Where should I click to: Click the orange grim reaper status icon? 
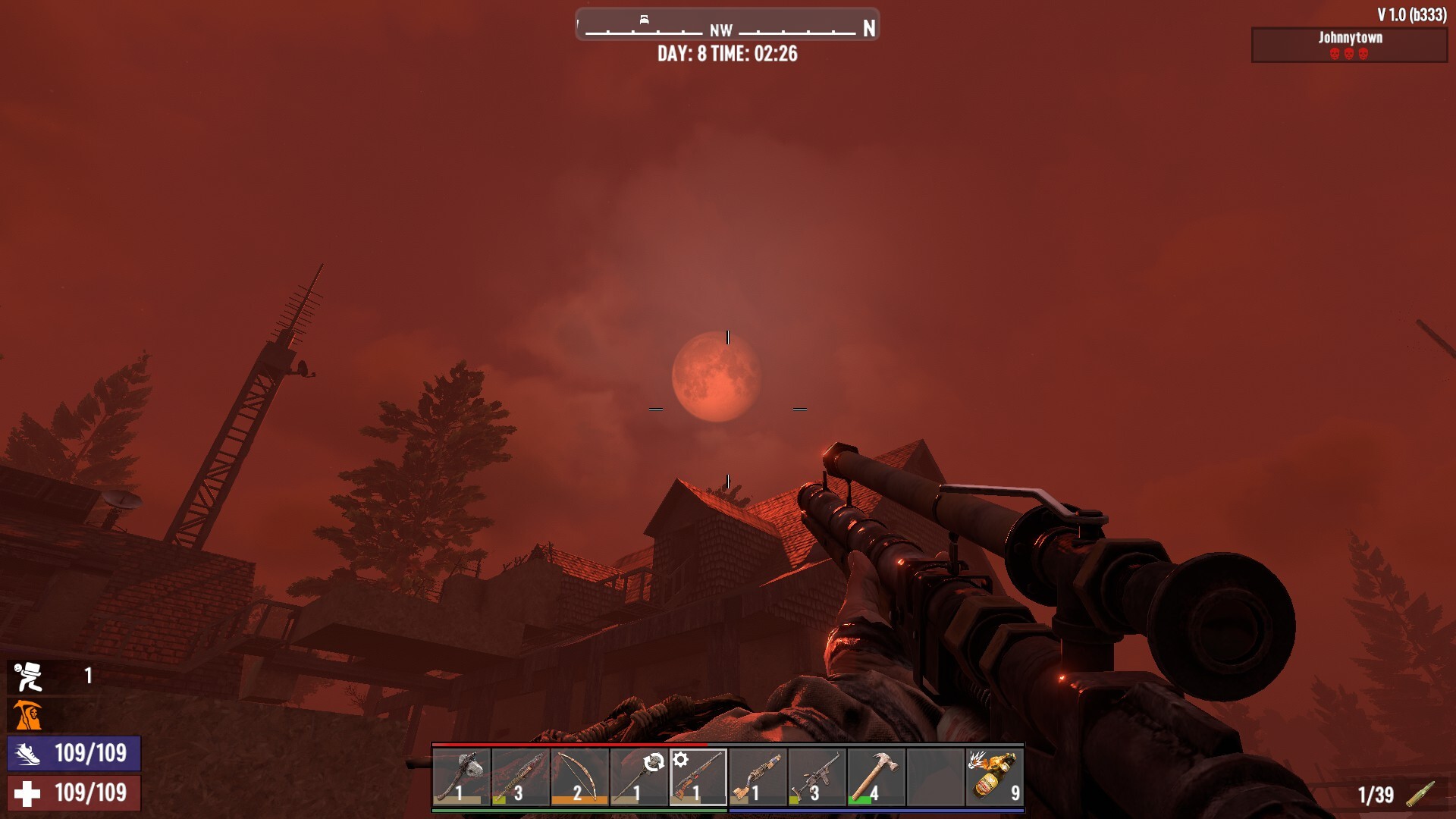point(28,715)
